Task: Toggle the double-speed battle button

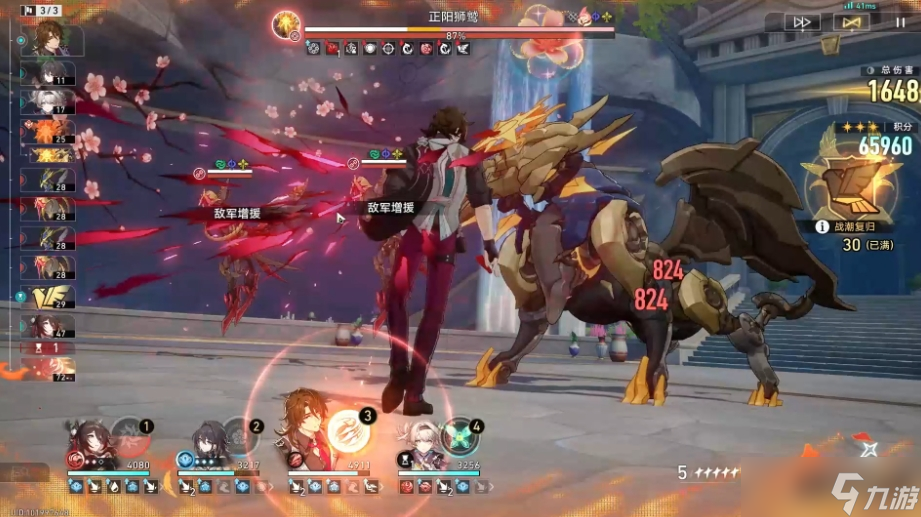Action: (x=801, y=21)
